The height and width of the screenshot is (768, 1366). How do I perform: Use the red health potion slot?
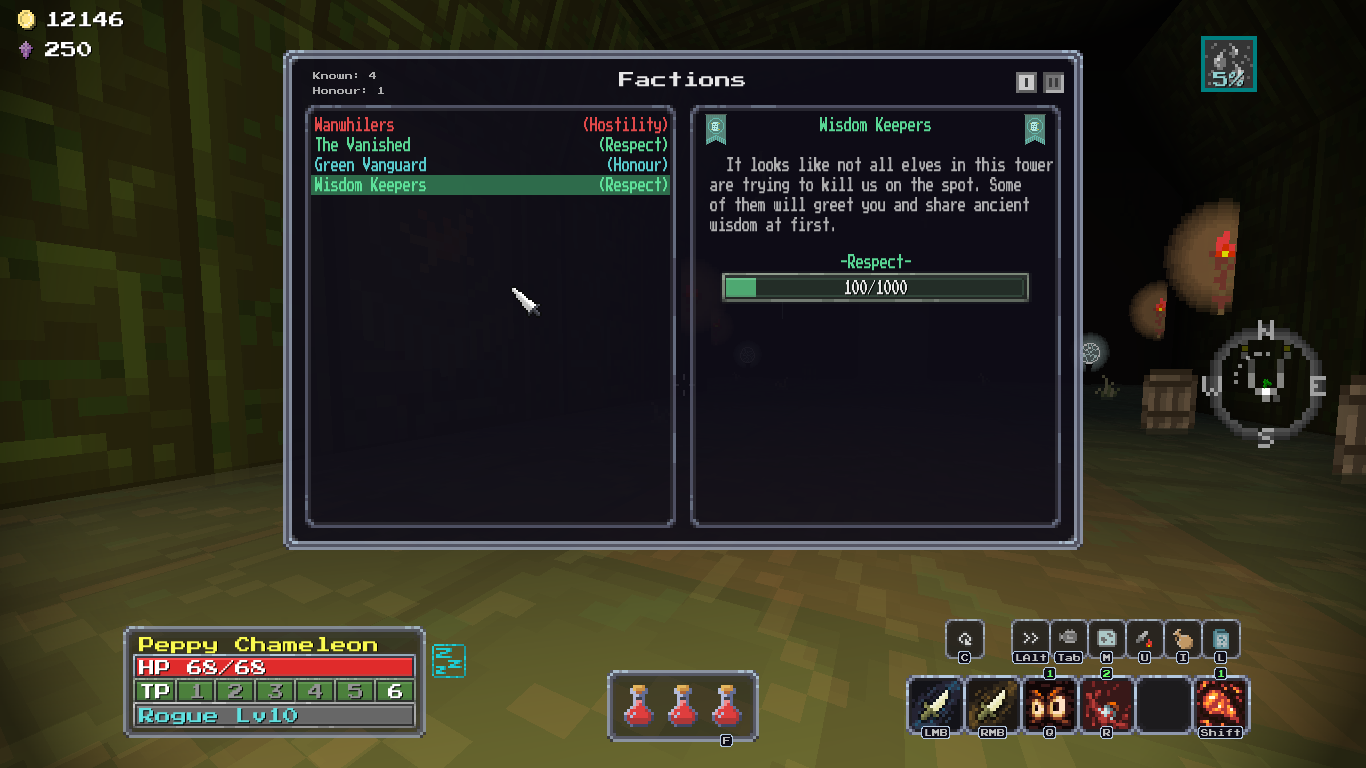[x=683, y=705]
